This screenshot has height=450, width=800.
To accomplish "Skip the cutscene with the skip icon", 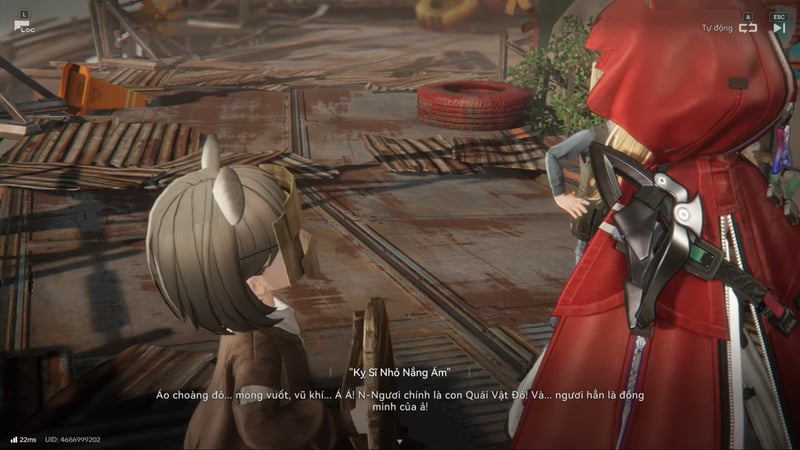I will pos(779,28).
